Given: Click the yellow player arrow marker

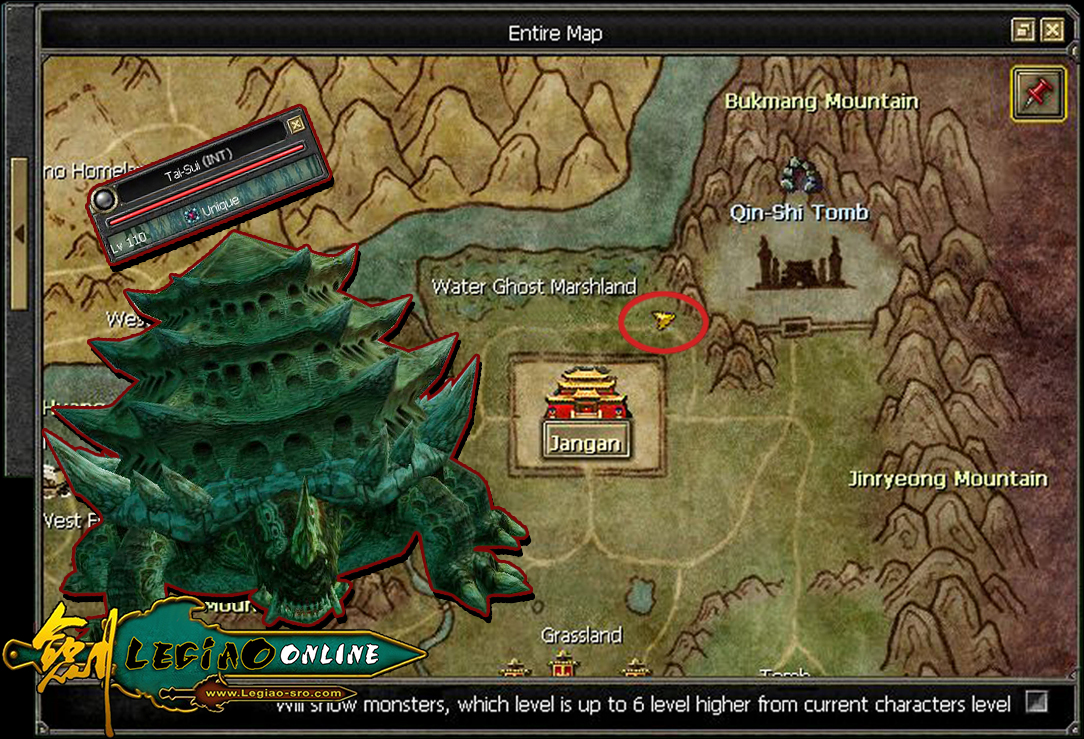Looking at the screenshot, I should click(662, 320).
